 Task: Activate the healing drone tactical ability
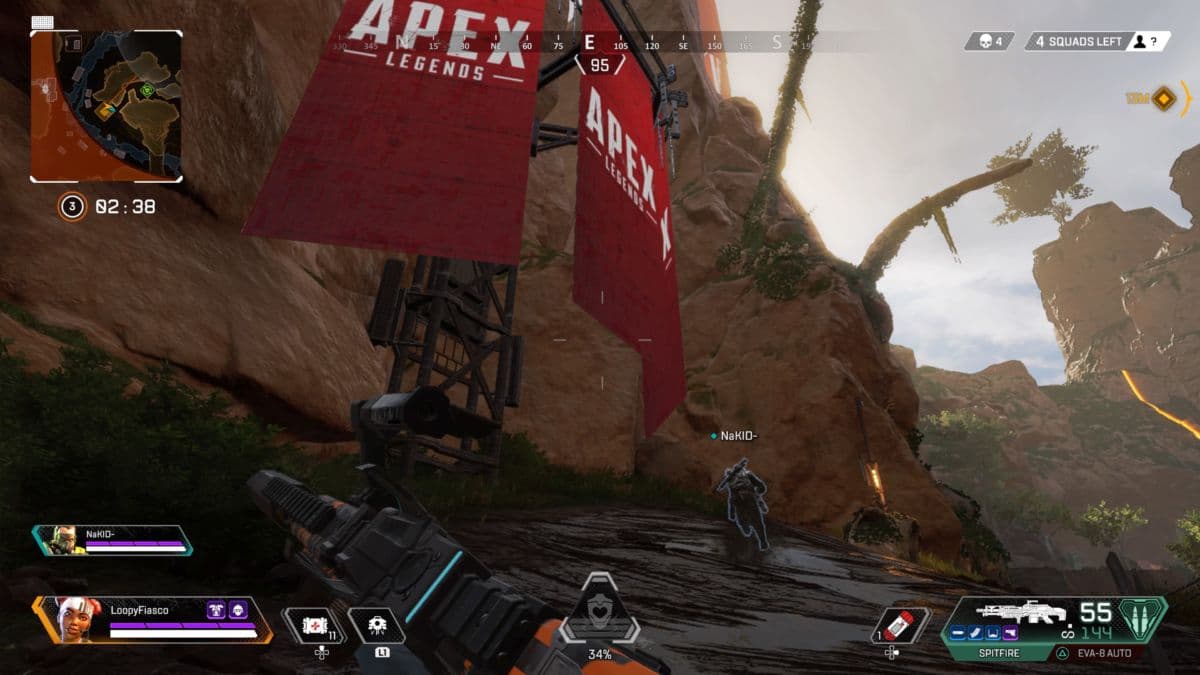378,625
